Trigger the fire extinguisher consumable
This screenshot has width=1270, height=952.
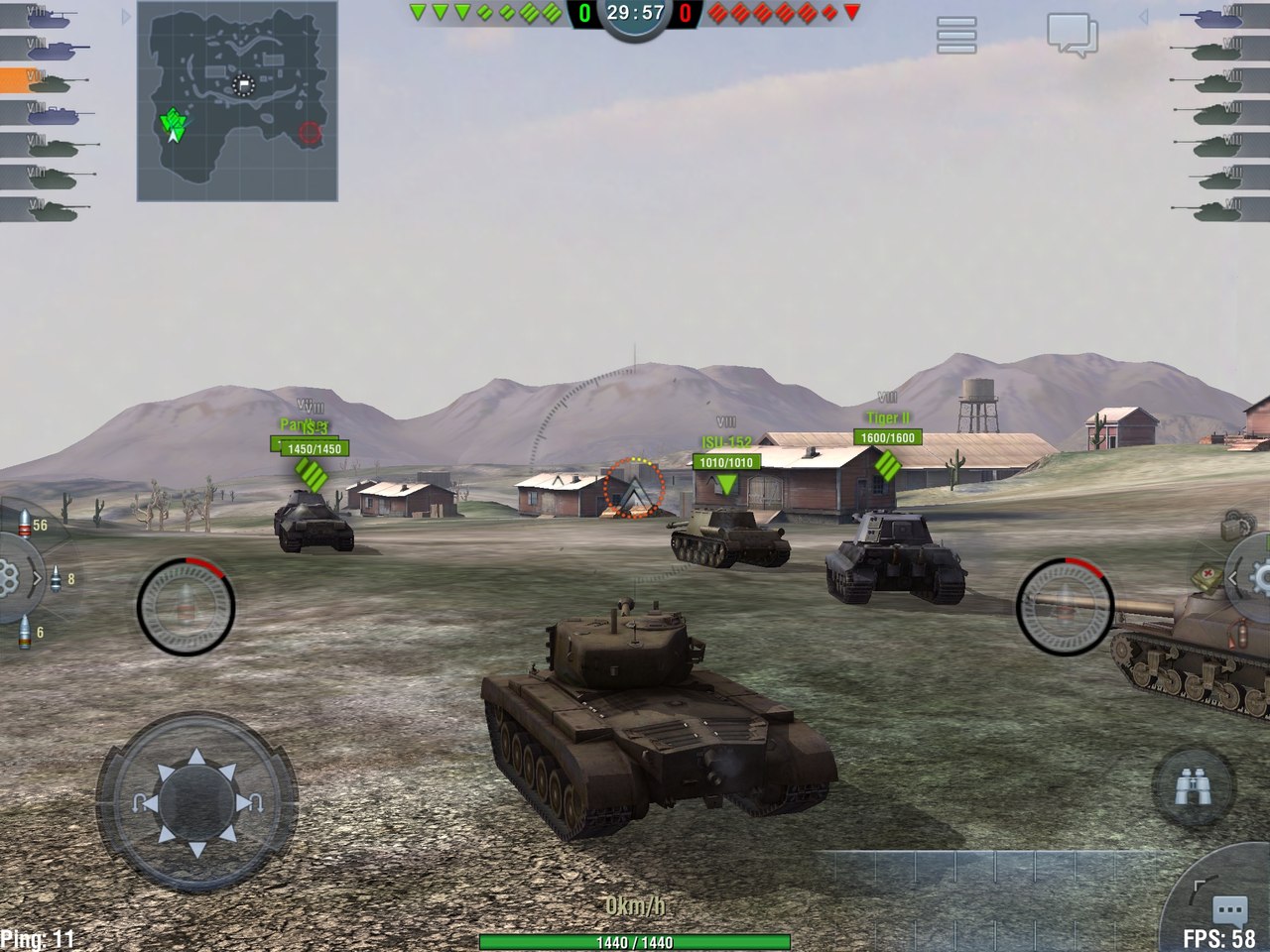(1238, 635)
